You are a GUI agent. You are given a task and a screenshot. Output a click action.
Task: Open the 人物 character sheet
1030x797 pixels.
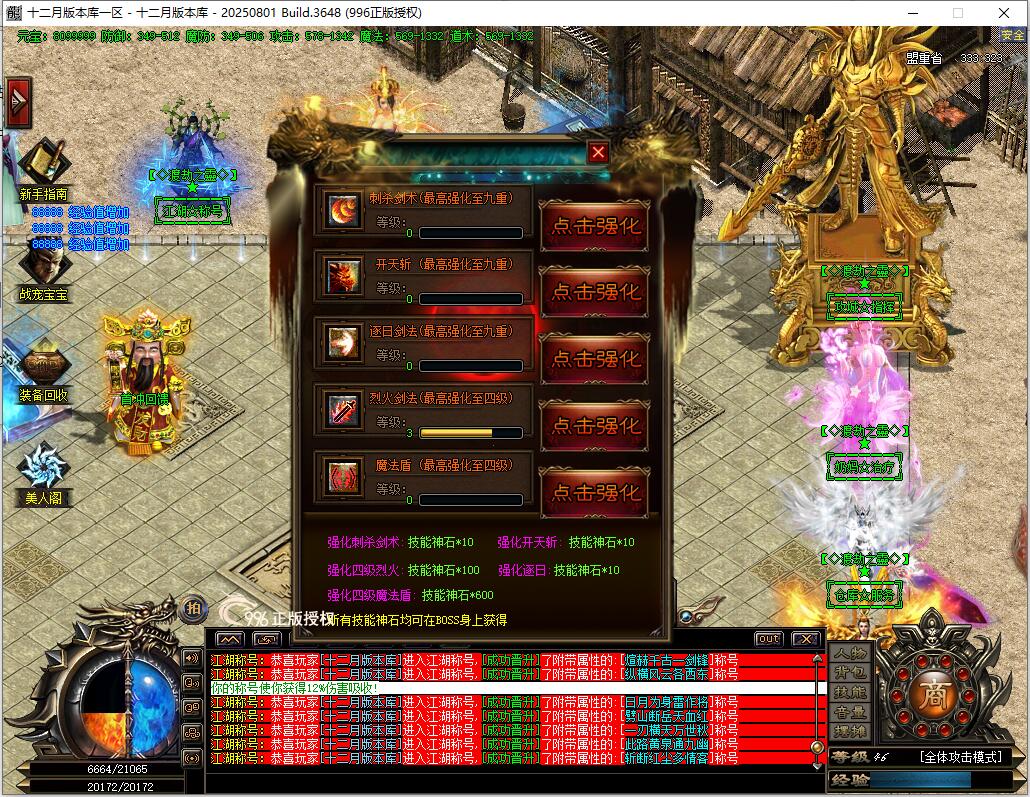(850, 653)
